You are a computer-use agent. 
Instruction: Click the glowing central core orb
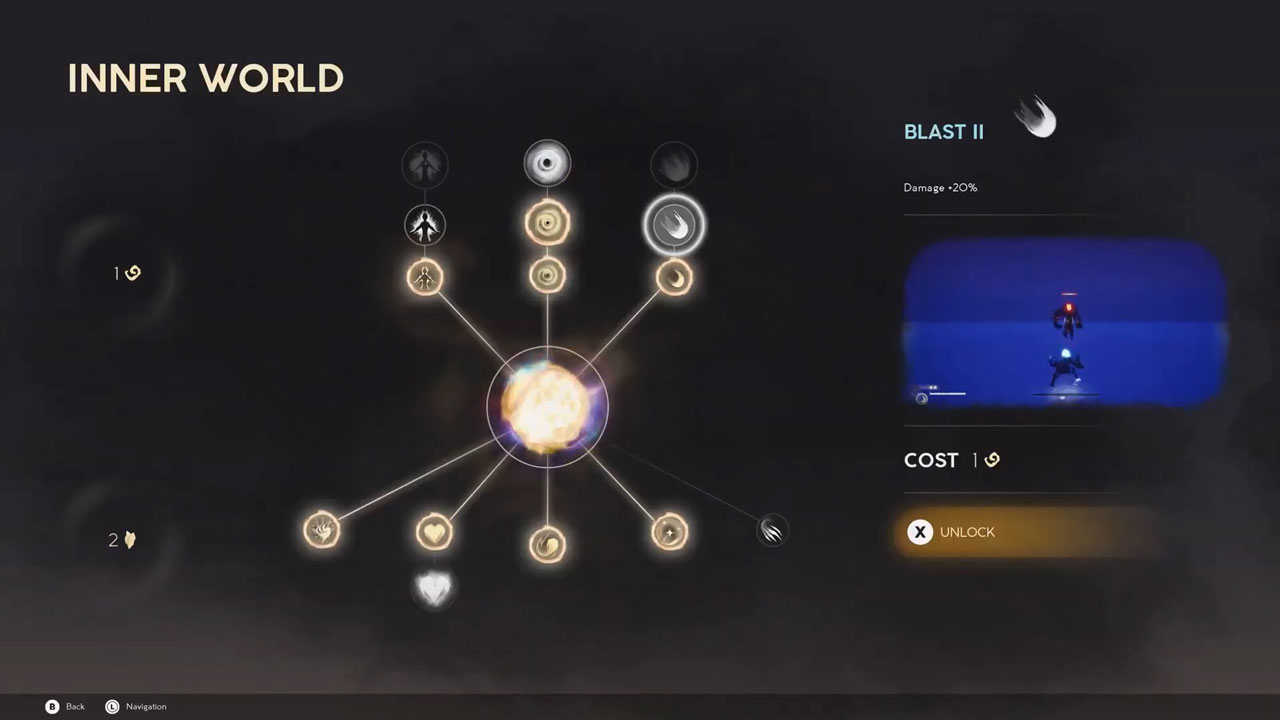pyautogui.click(x=547, y=407)
